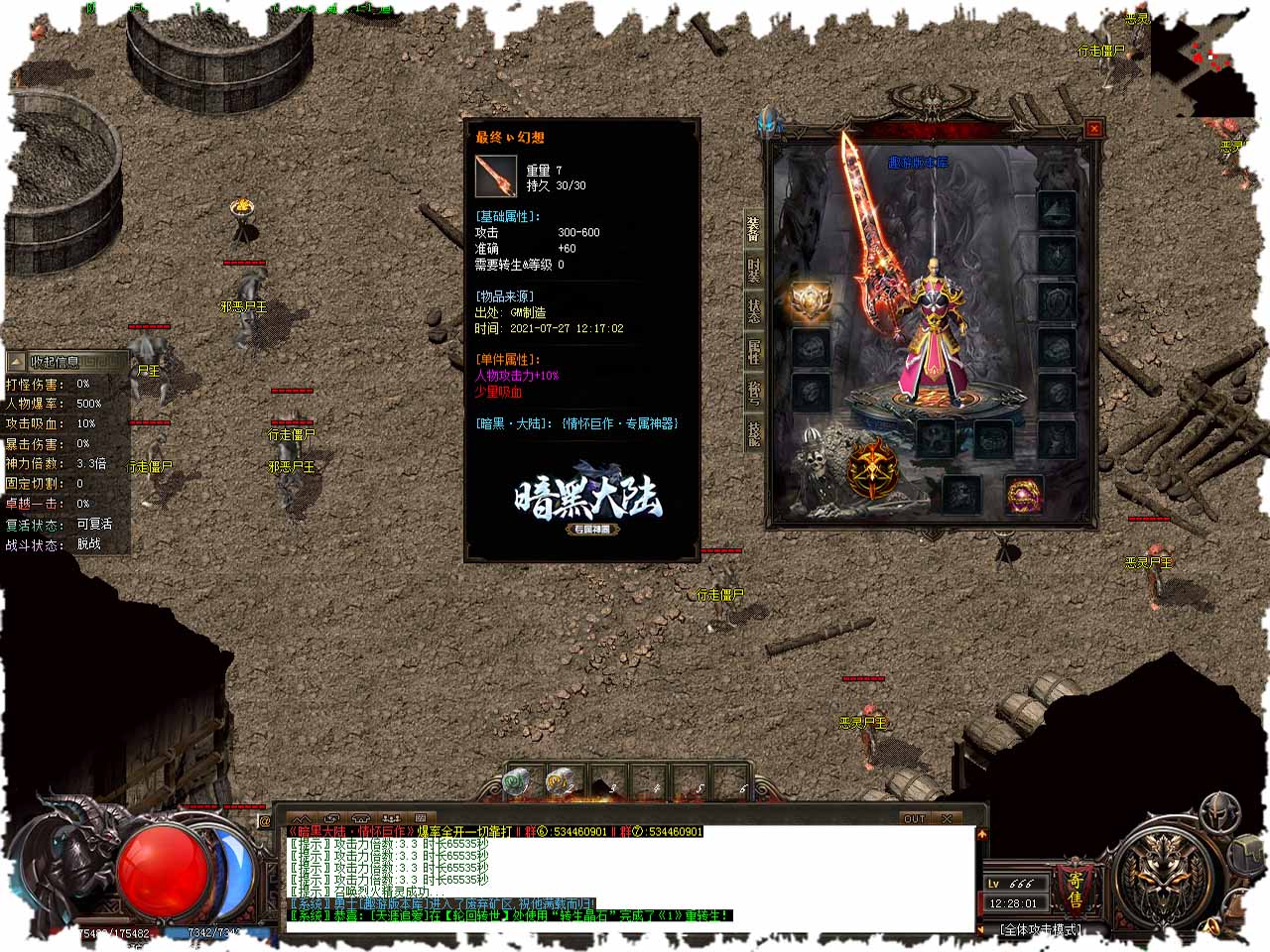Open the 时装 fashion tab
This screenshot has width=1270, height=952.
[754, 271]
